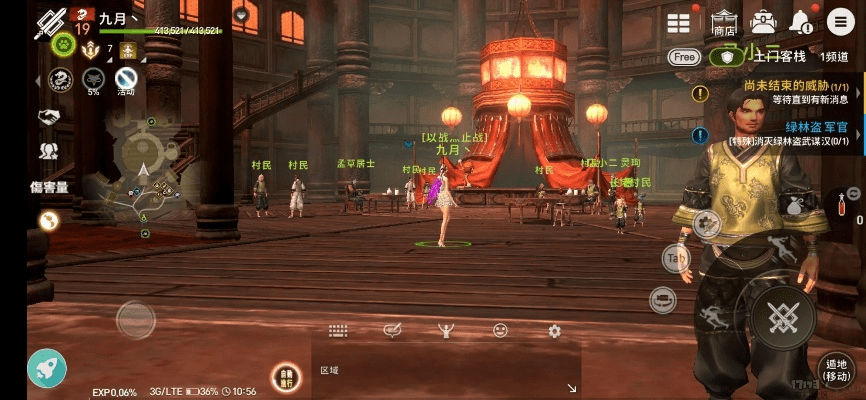Open chat settings gear
The width and height of the screenshot is (866, 400).
[x=554, y=331]
